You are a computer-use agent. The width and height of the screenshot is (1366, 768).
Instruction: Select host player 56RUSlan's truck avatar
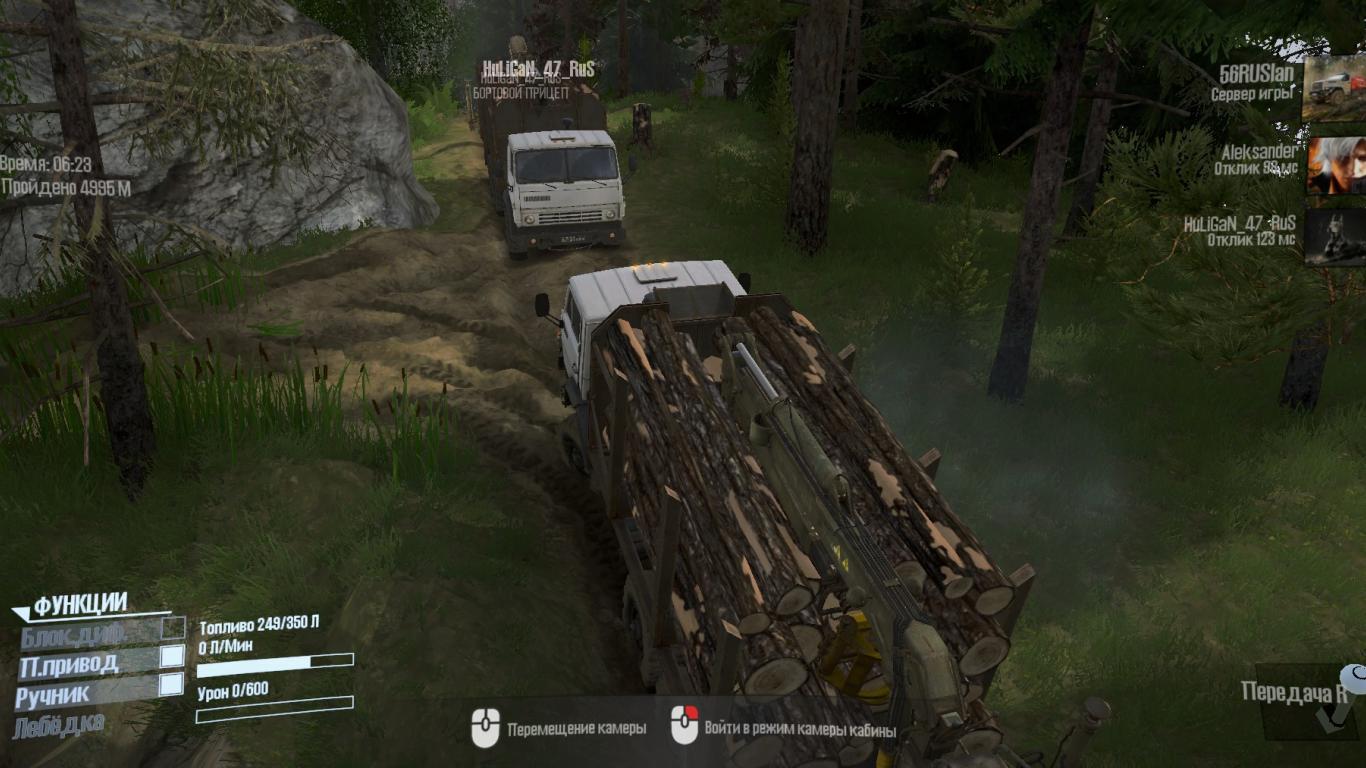coord(1334,88)
